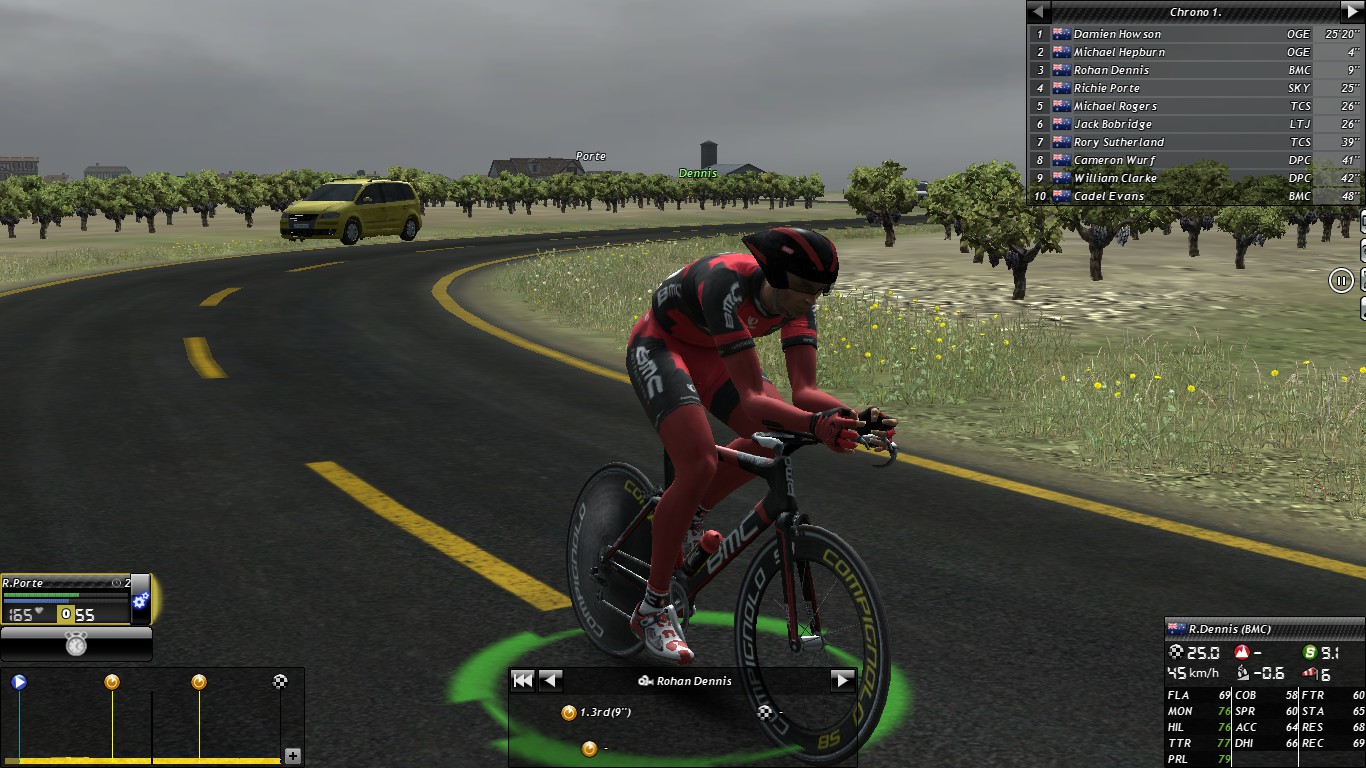Show the next standings page

tap(1352, 12)
